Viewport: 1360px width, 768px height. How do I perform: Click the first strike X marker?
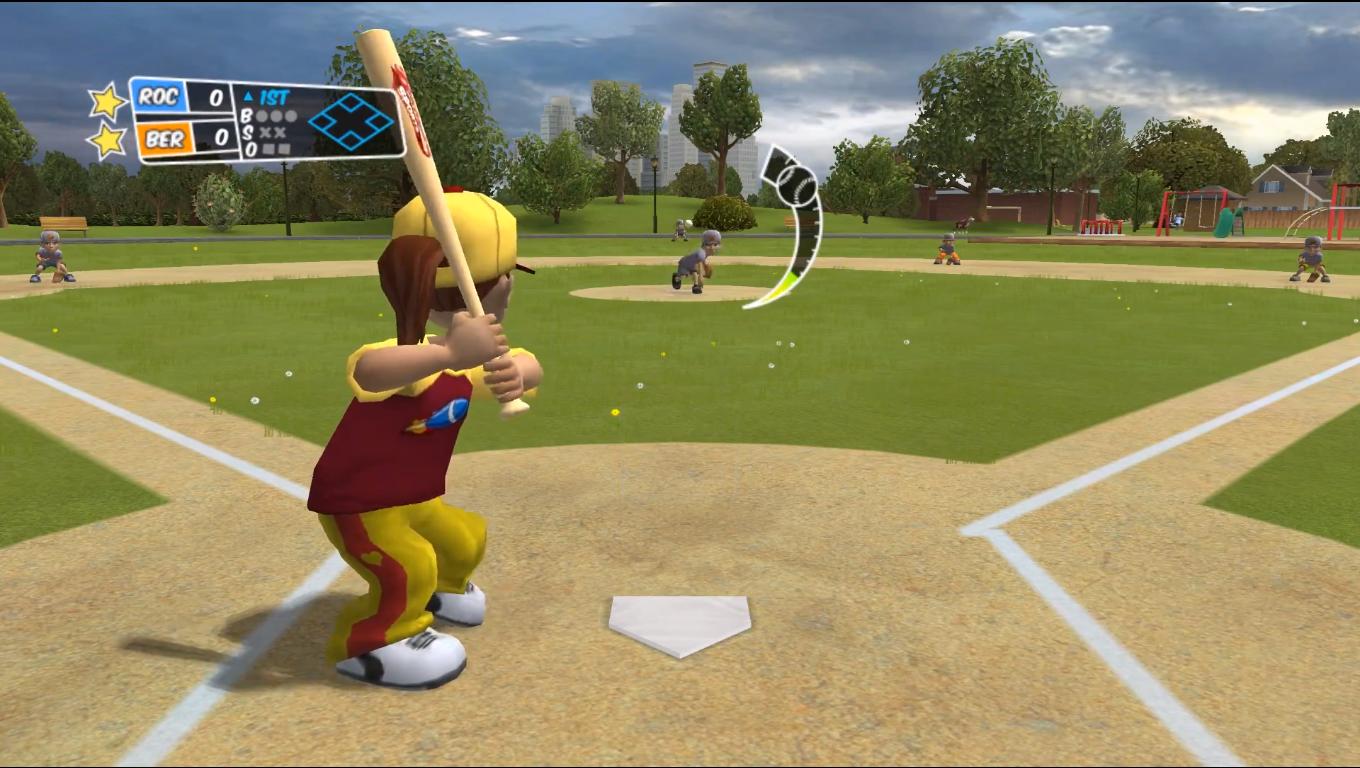pos(265,131)
